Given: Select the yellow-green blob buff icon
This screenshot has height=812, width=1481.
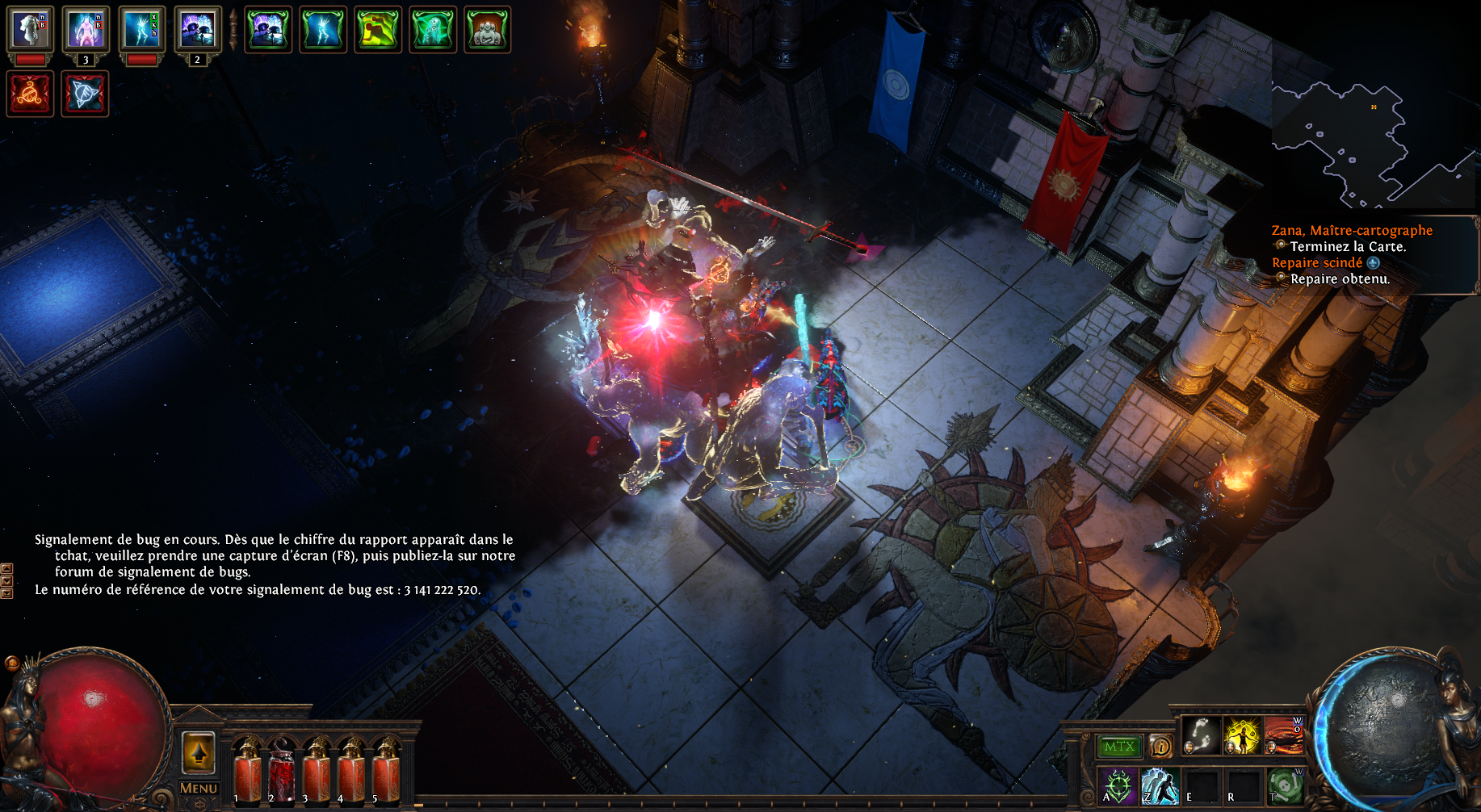Looking at the screenshot, I should [x=378, y=29].
